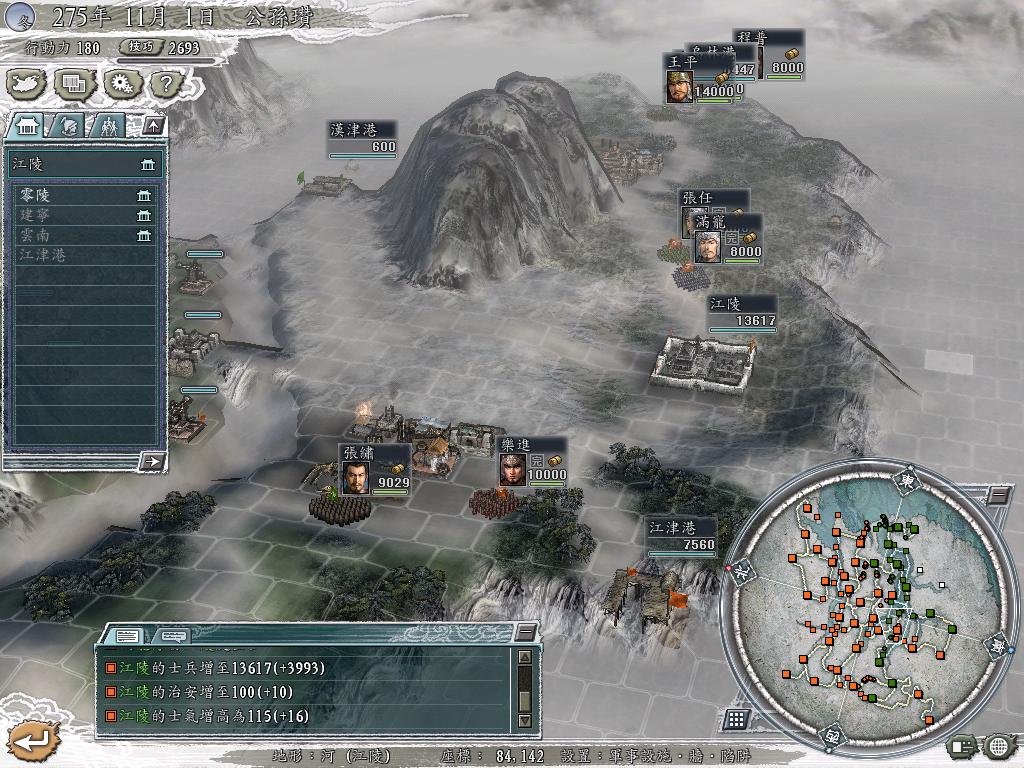Minimize the message log panel
Viewport: 1024px width, 768px height.
524,632
